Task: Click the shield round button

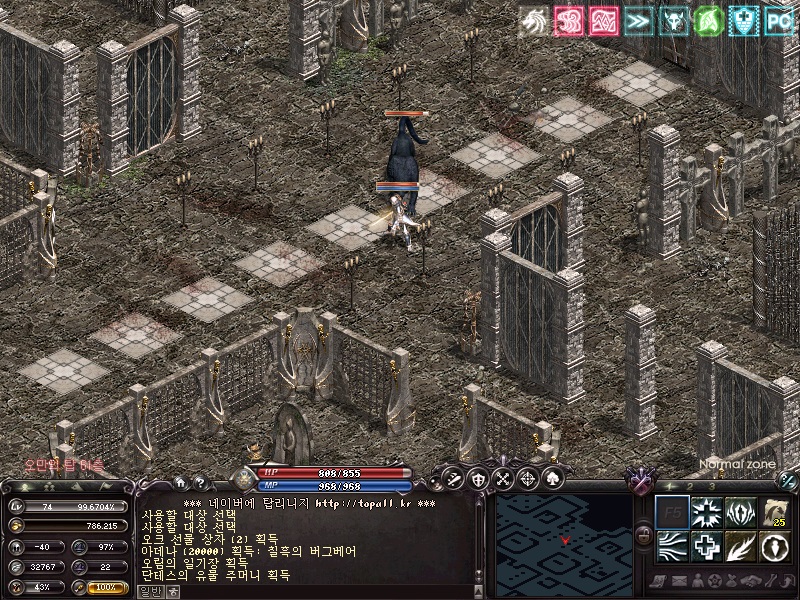Action: click(x=478, y=478)
